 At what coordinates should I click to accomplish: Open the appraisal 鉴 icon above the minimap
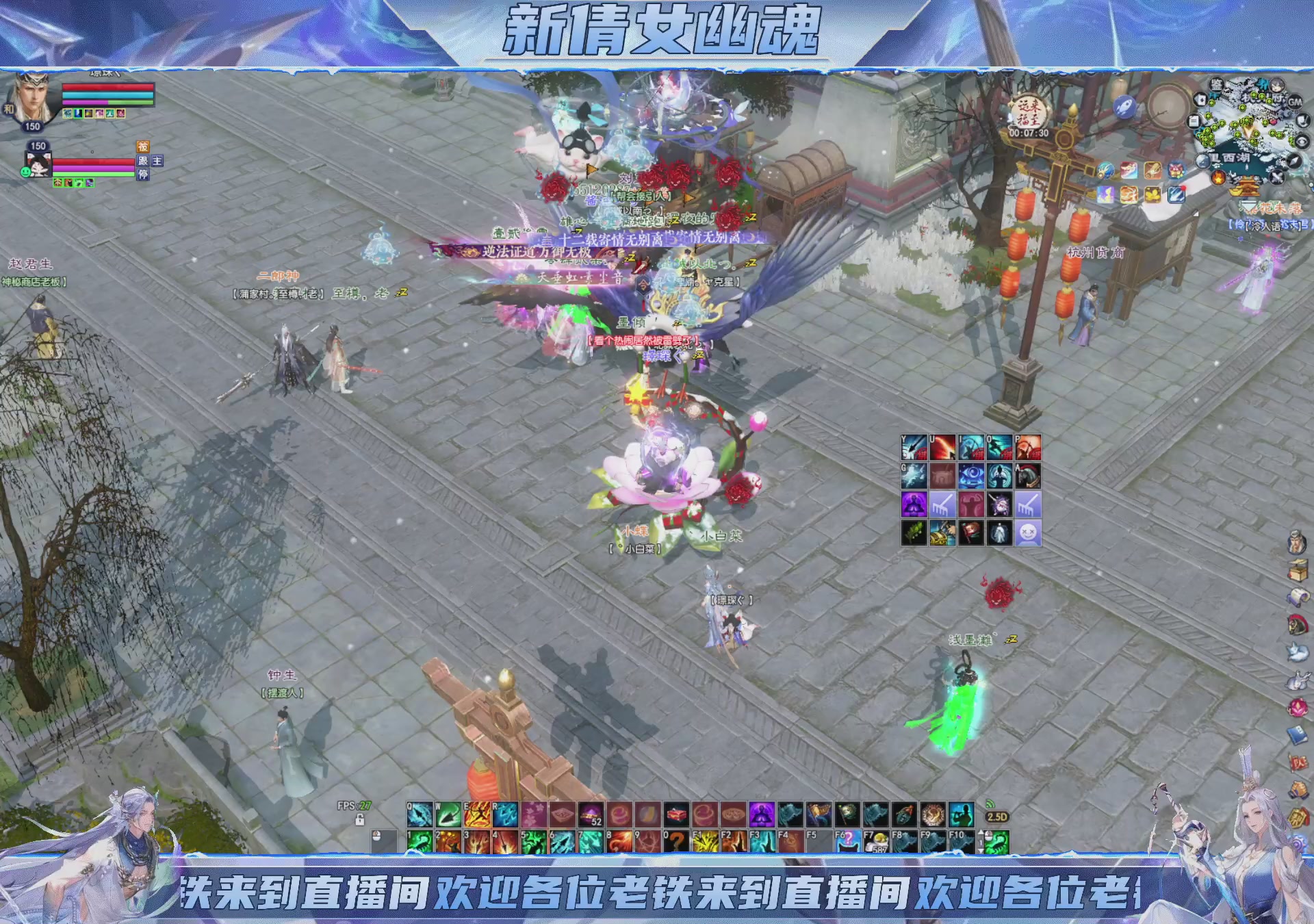pos(1216,85)
